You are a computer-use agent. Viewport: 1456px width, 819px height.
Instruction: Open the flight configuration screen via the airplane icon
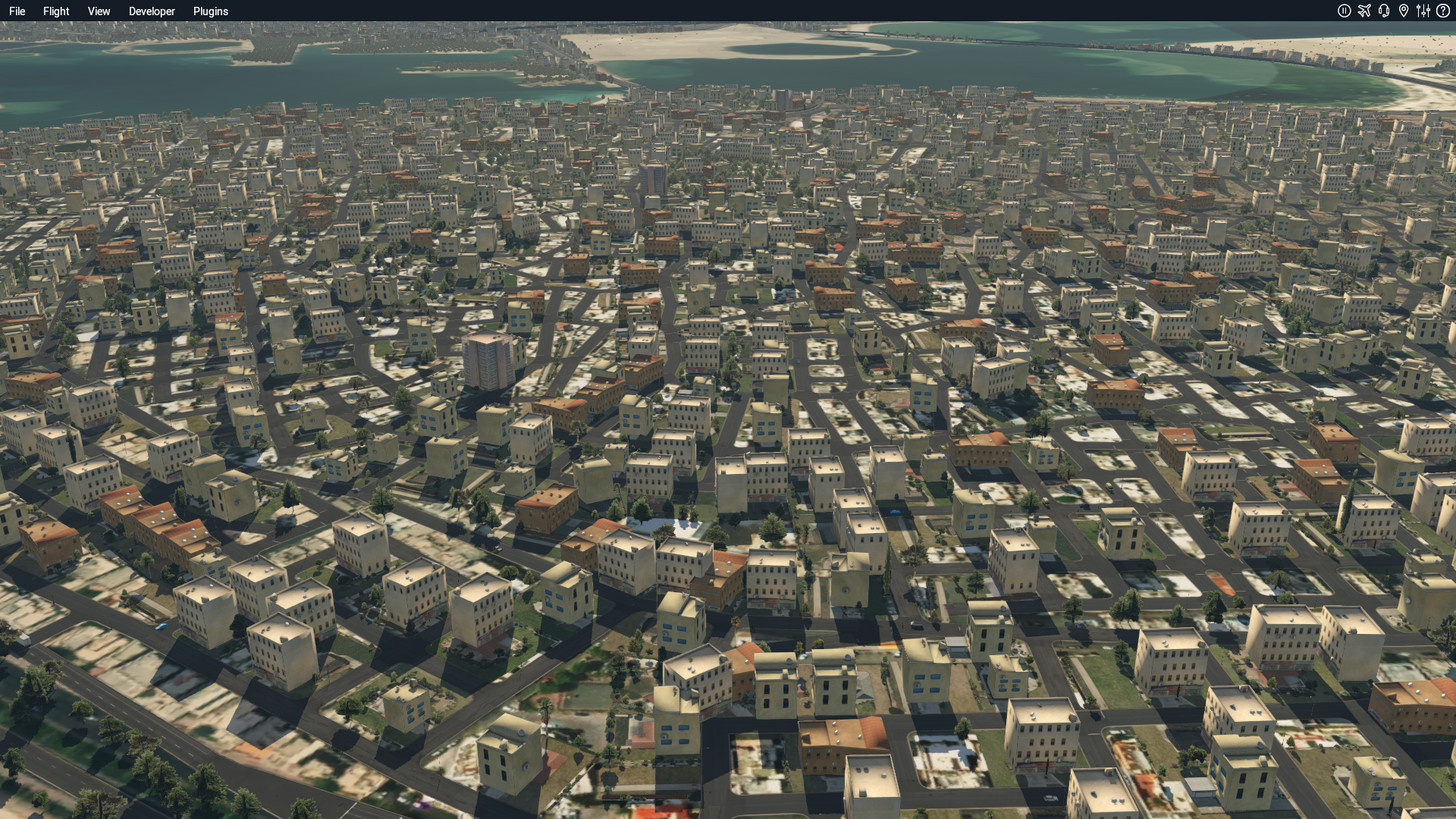[x=1364, y=11]
